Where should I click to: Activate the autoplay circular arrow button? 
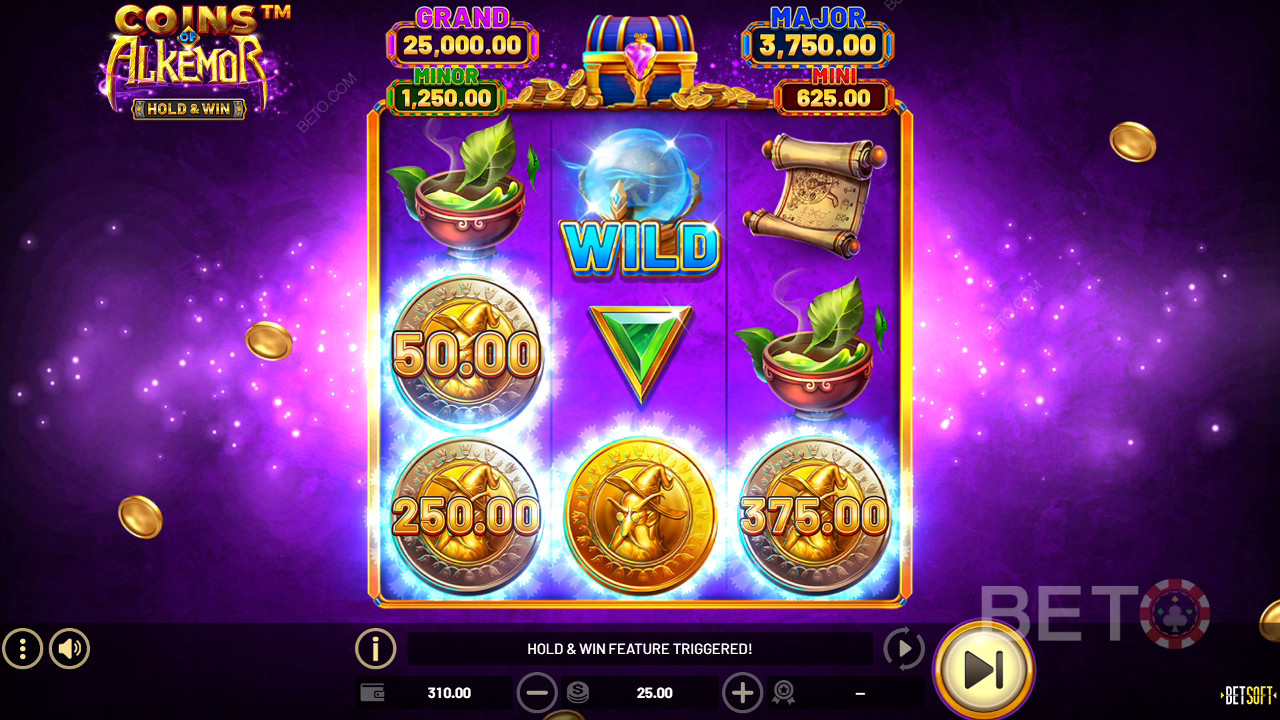[904, 649]
